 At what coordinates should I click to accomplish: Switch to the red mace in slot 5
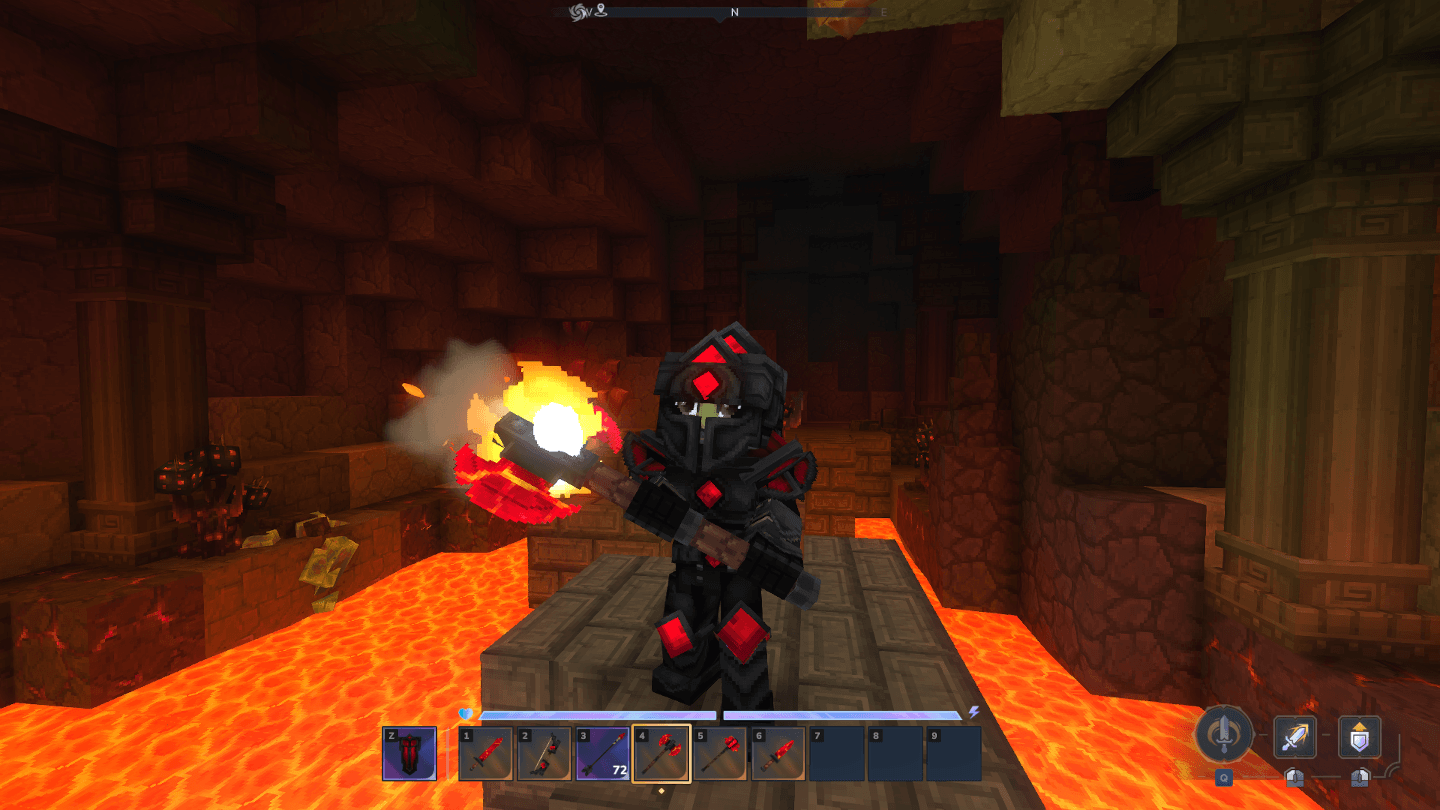click(x=720, y=754)
